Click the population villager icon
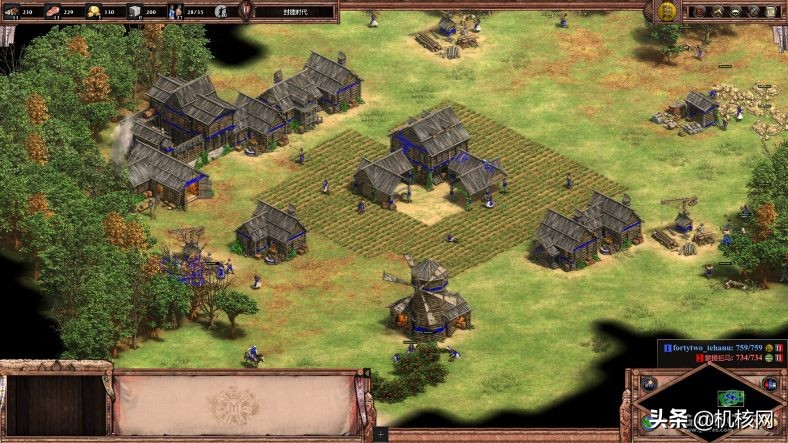 (x=177, y=11)
